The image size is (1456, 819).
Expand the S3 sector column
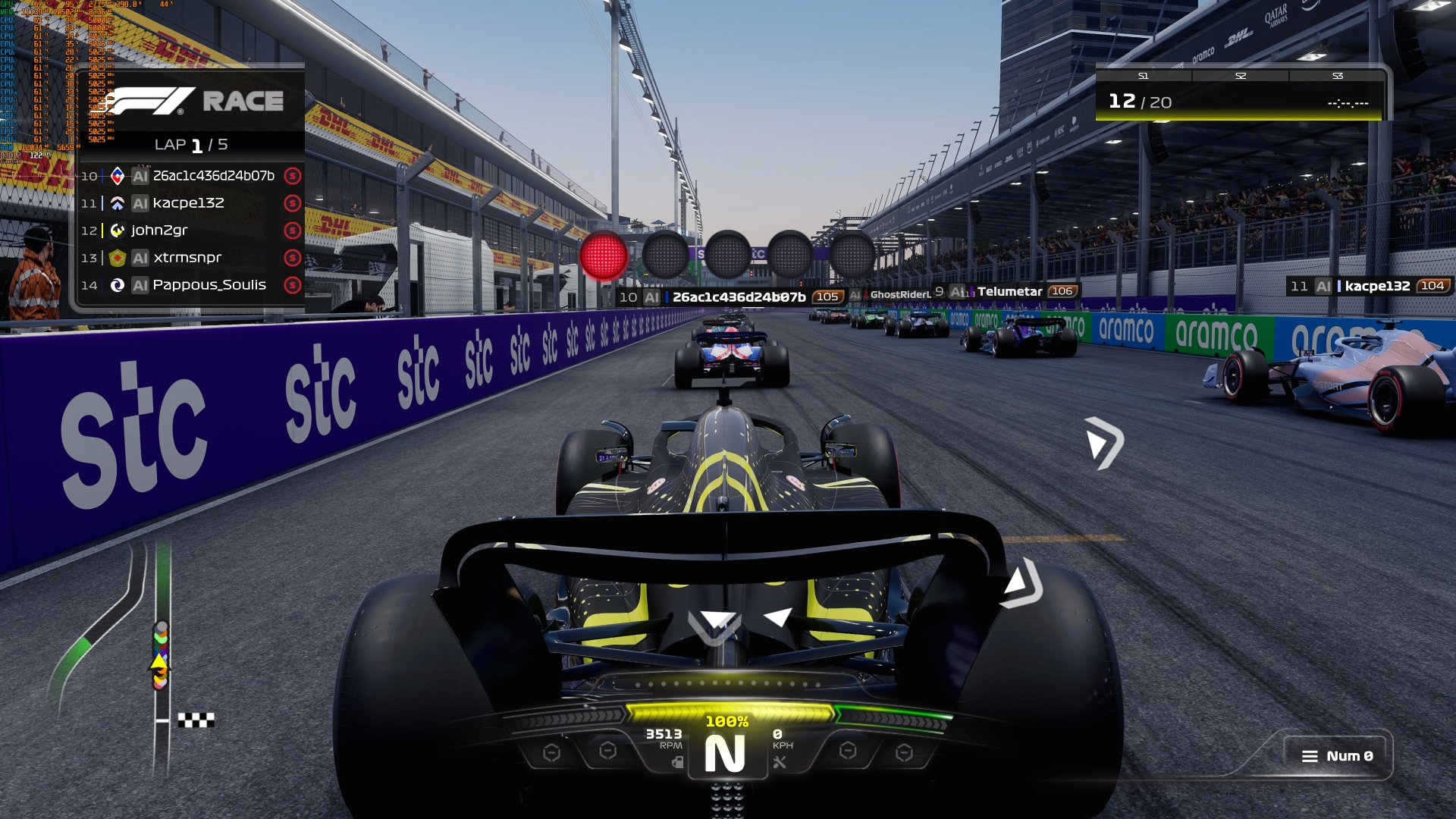1338,76
